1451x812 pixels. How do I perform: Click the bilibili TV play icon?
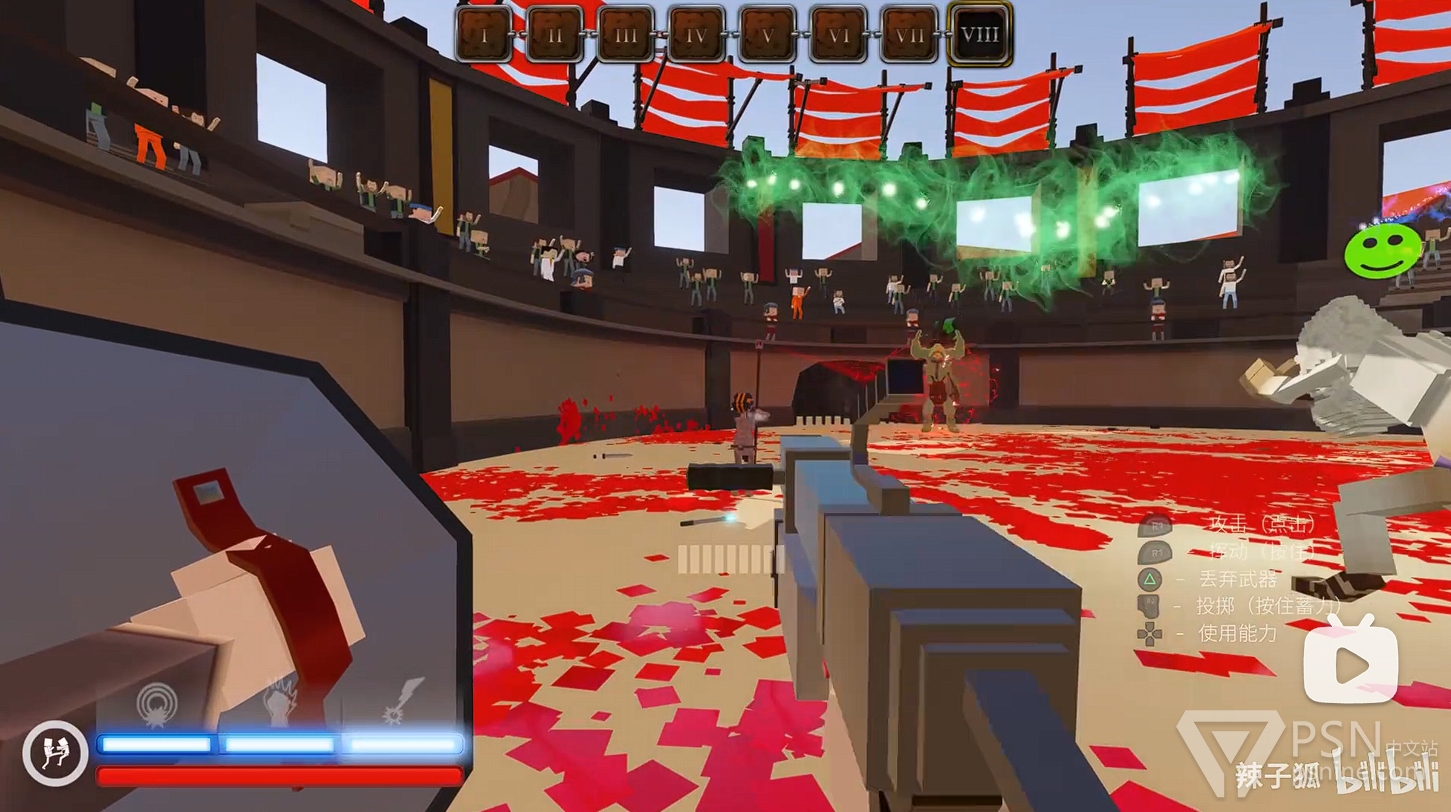click(1350, 659)
